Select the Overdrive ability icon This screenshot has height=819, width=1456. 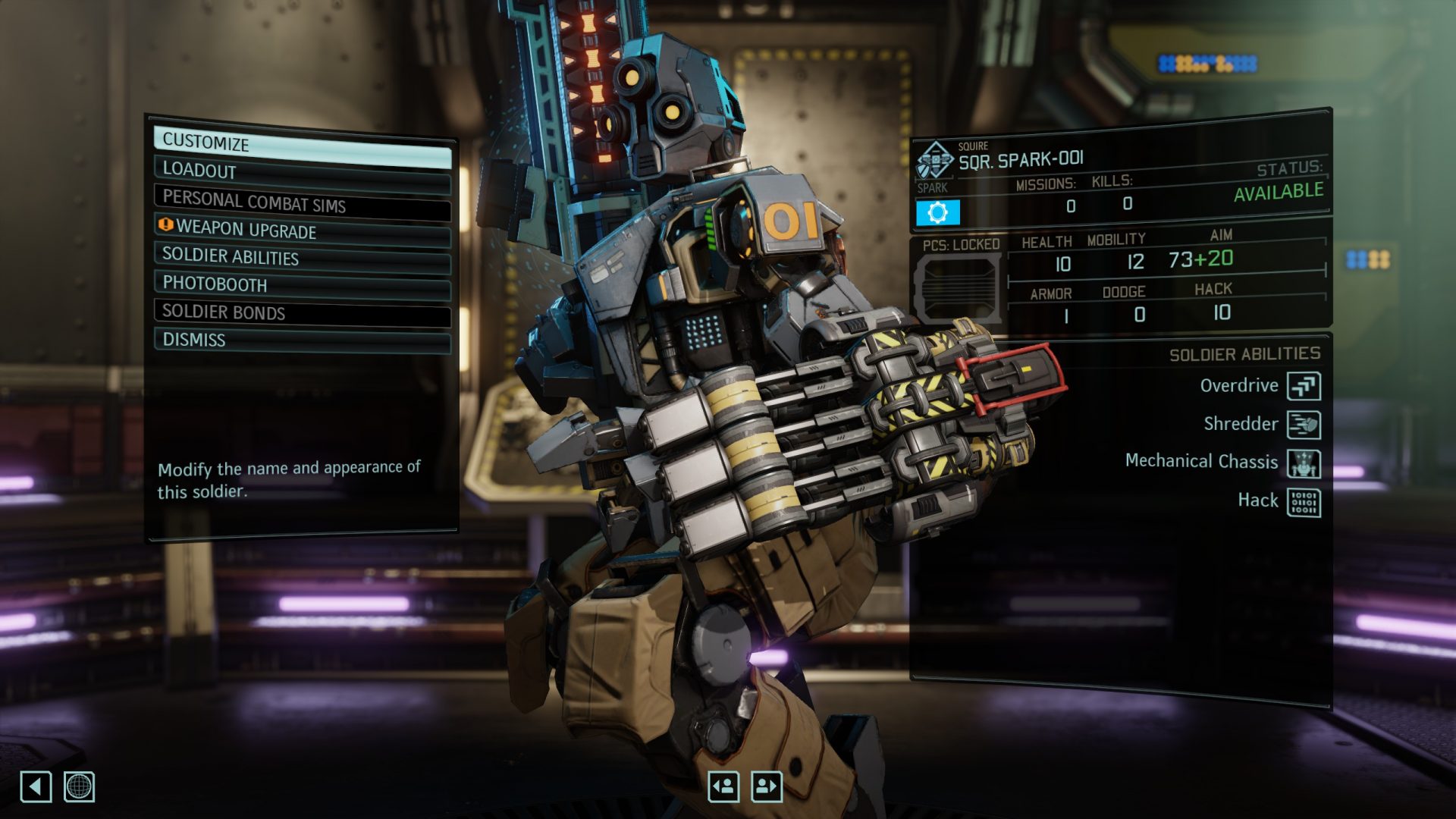1304,386
